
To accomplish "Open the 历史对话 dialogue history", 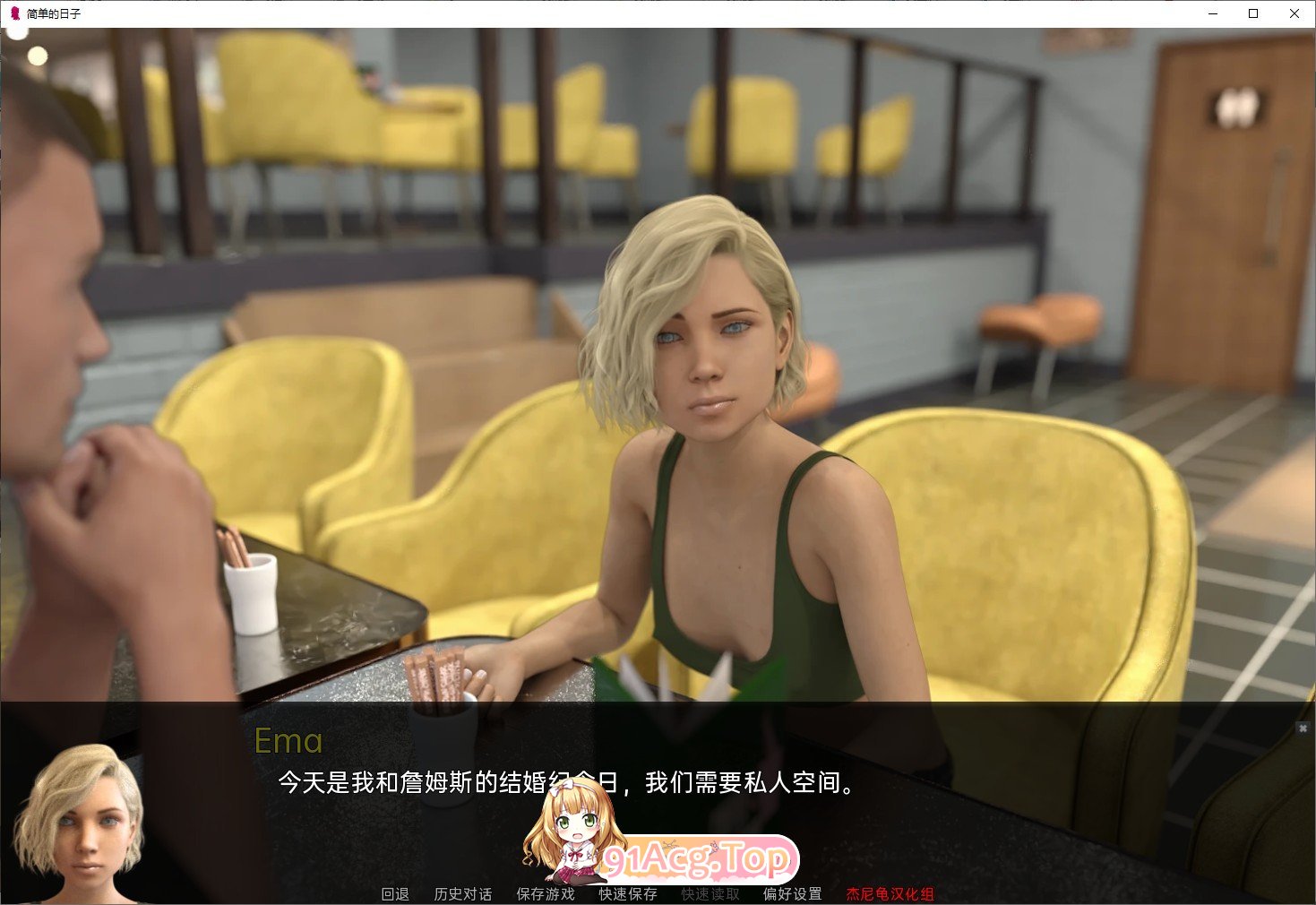I will click(x=462, y=893).
